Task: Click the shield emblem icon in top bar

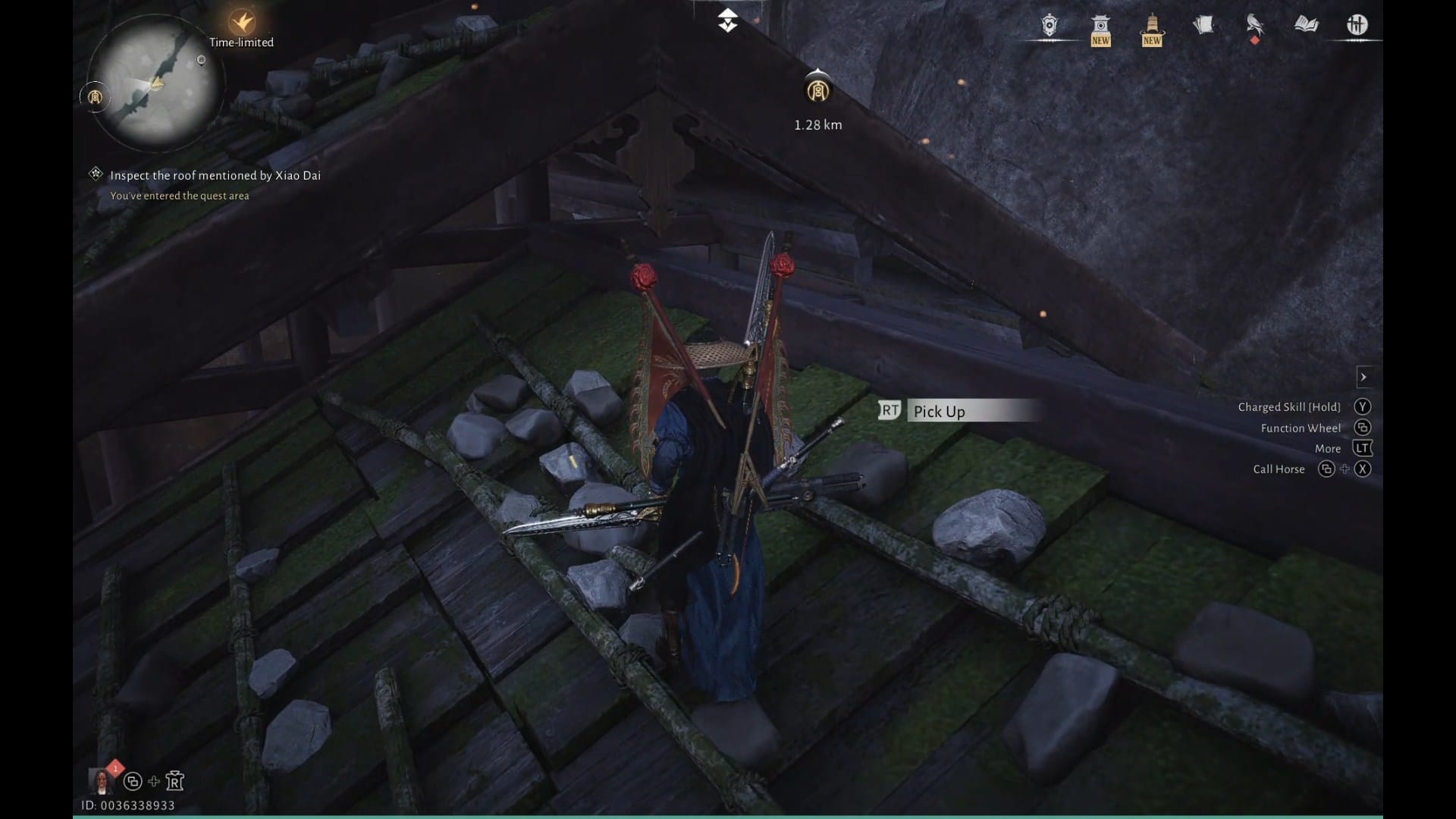Action: click(x=1049, y=26)
